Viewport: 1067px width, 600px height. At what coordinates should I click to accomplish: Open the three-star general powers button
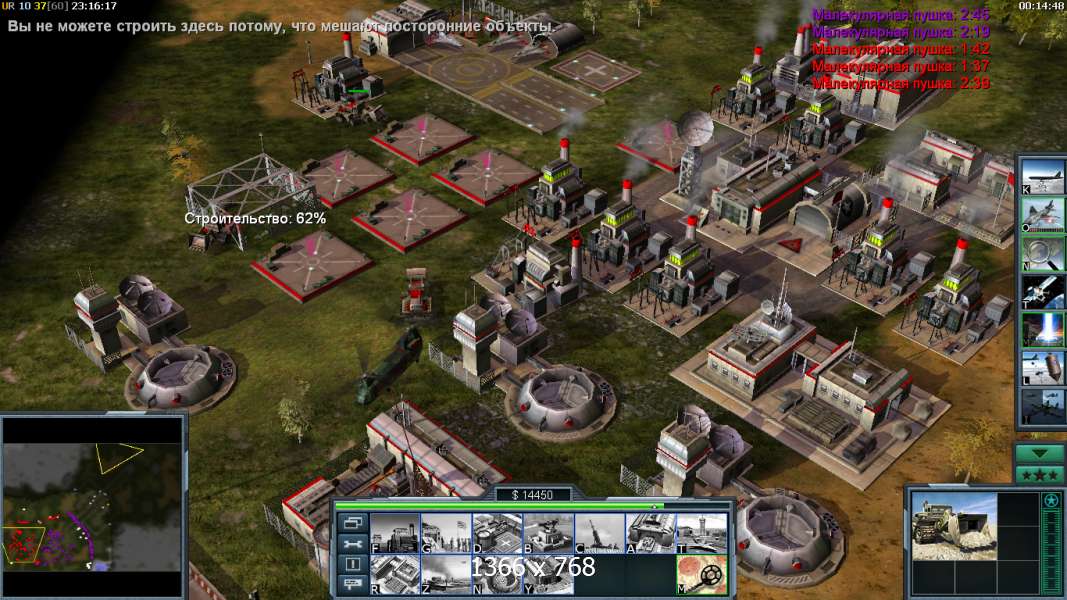[x=1039, y=474]
